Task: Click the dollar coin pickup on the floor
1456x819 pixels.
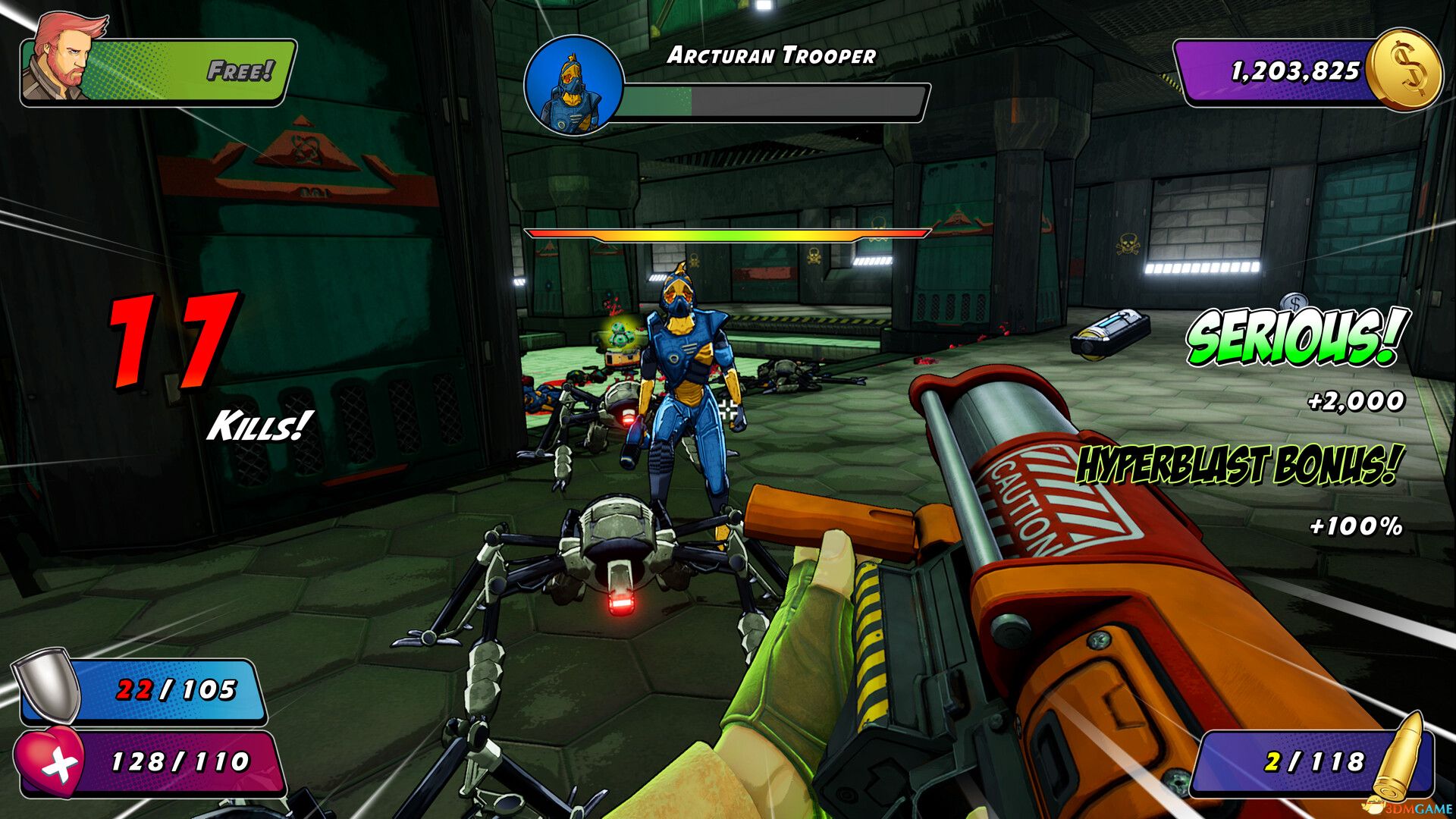Action: (x=1294, y=302)
